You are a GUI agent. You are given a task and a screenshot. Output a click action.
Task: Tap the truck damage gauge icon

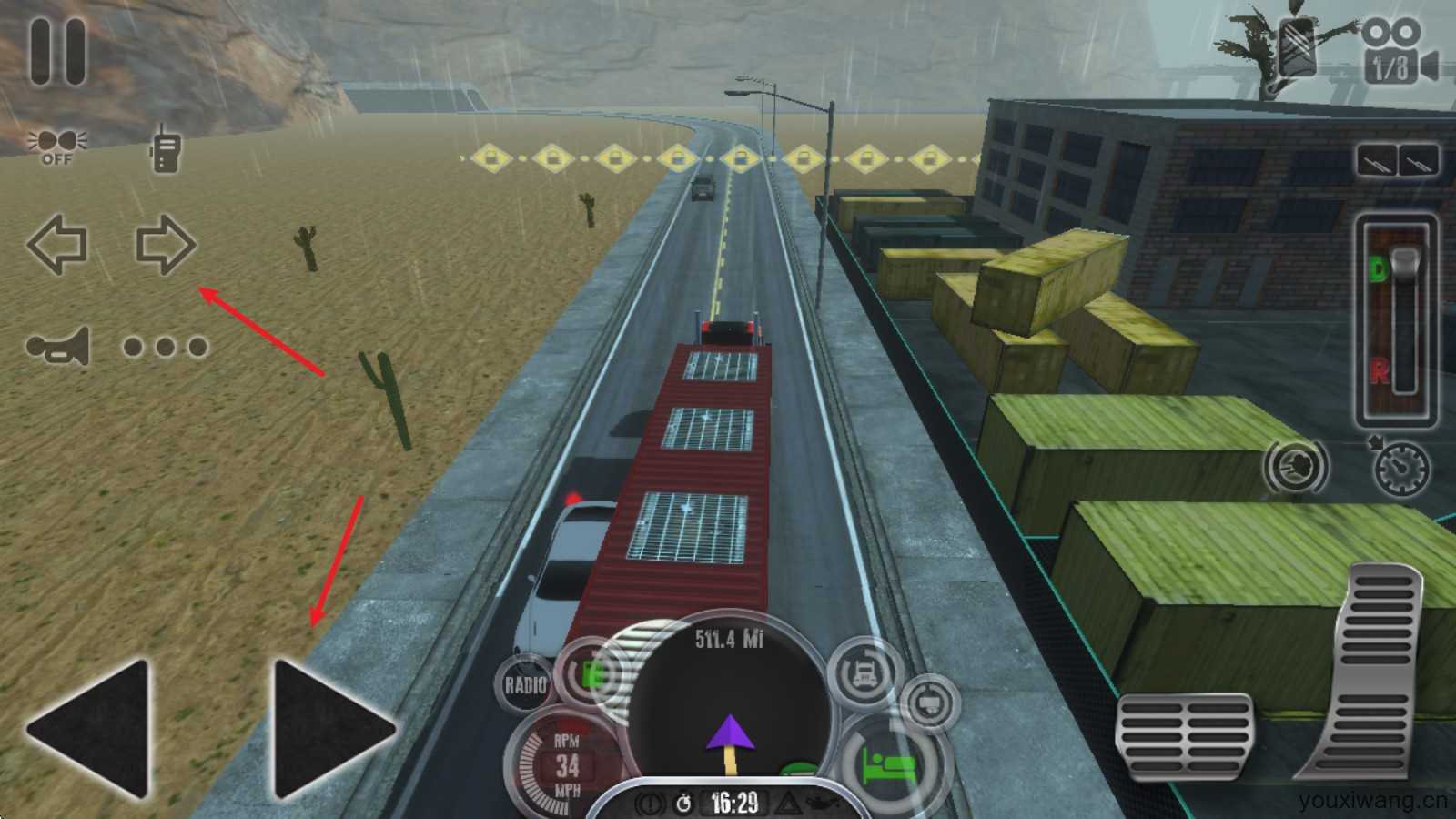(x=864, y=673)
